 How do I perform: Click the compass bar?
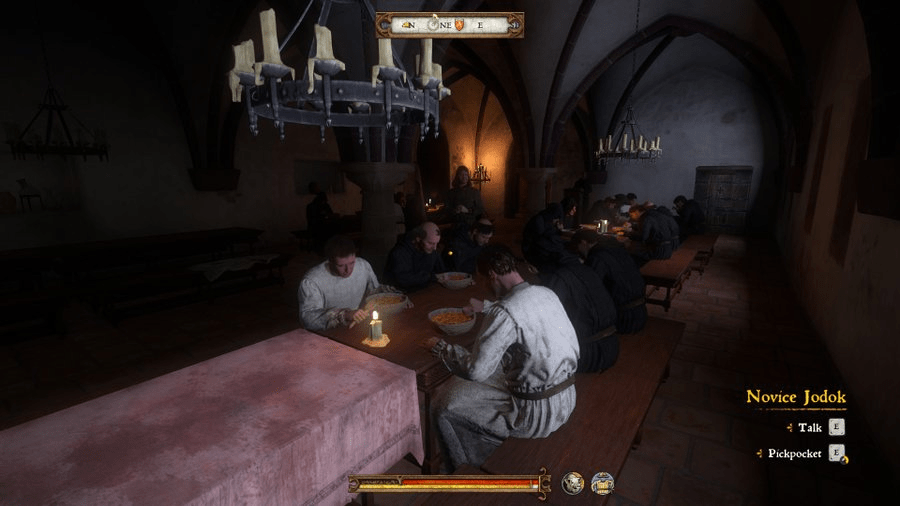(x=449, y=25)
